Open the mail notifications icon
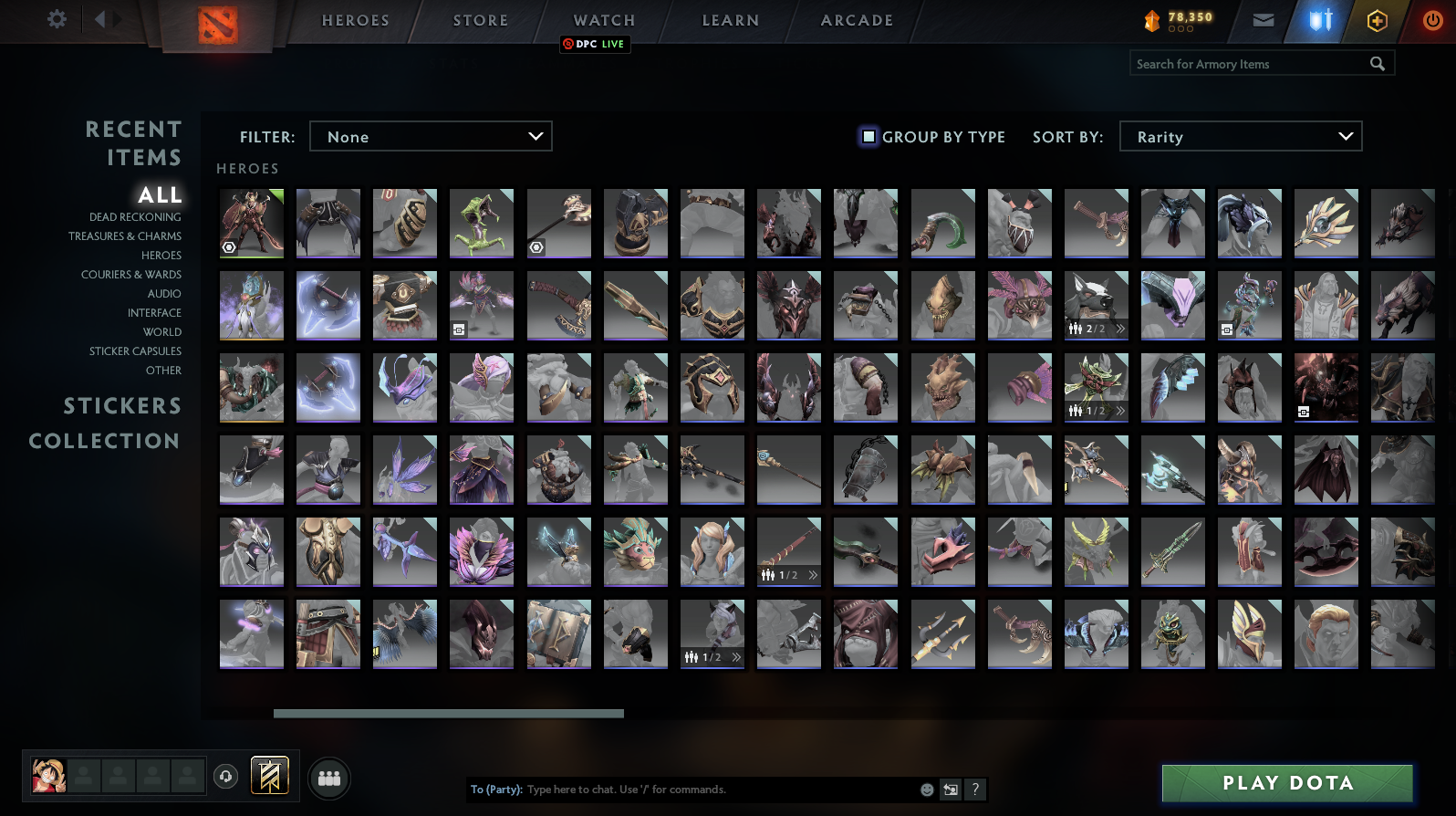This screenshot has height=816, width=1456. pyautogui.click(x=1263, y=19)
